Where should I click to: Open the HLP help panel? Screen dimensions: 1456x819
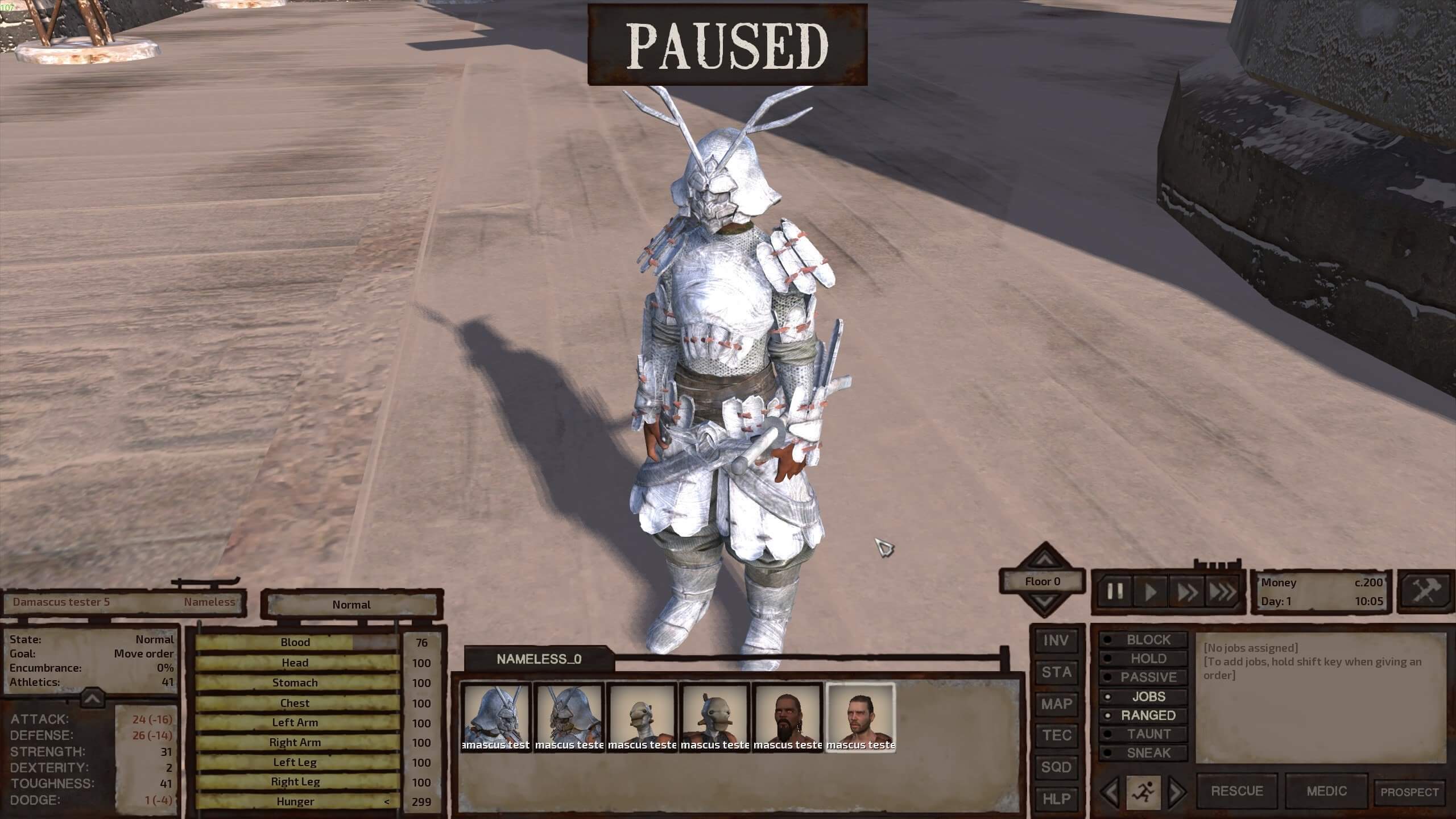coord(1056,799)
